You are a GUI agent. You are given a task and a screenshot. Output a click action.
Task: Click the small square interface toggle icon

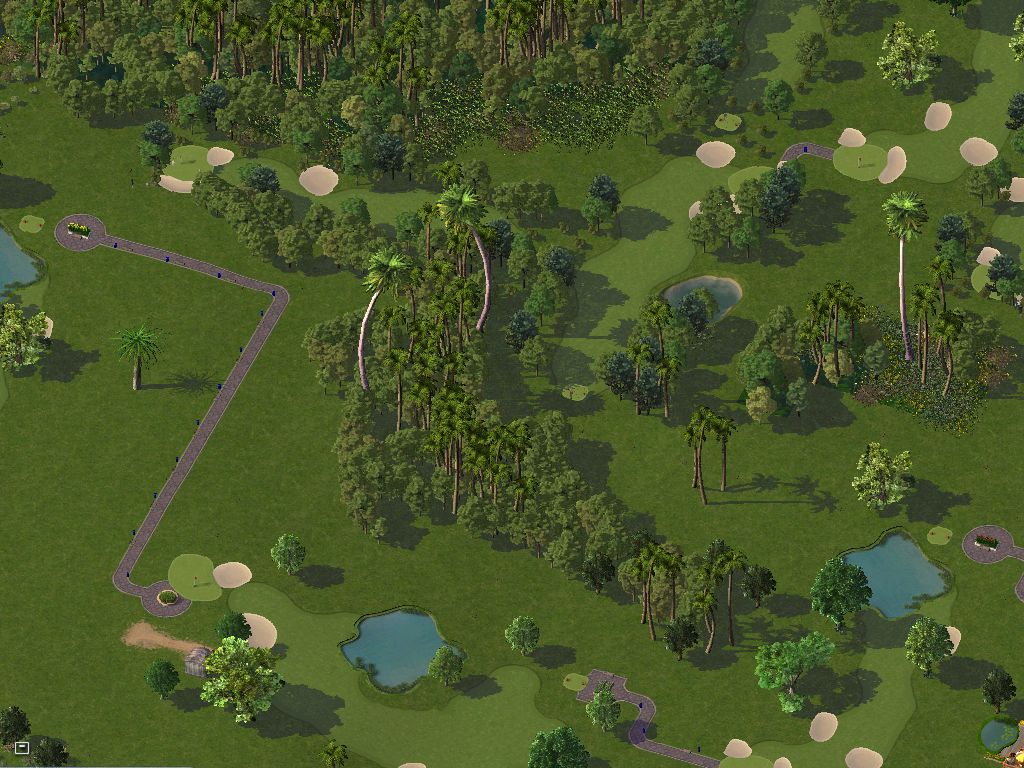[21, 747]
